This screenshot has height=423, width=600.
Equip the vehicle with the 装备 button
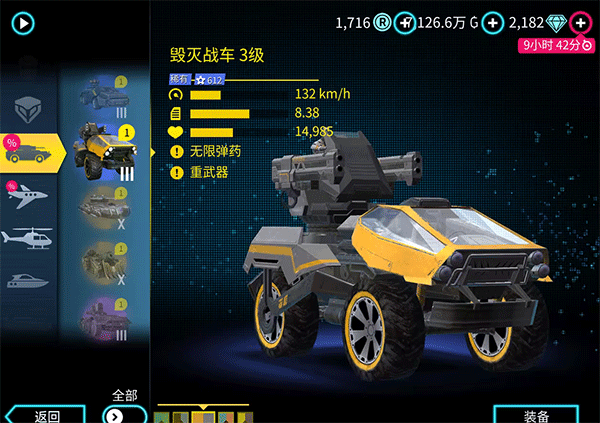[535, 415]
